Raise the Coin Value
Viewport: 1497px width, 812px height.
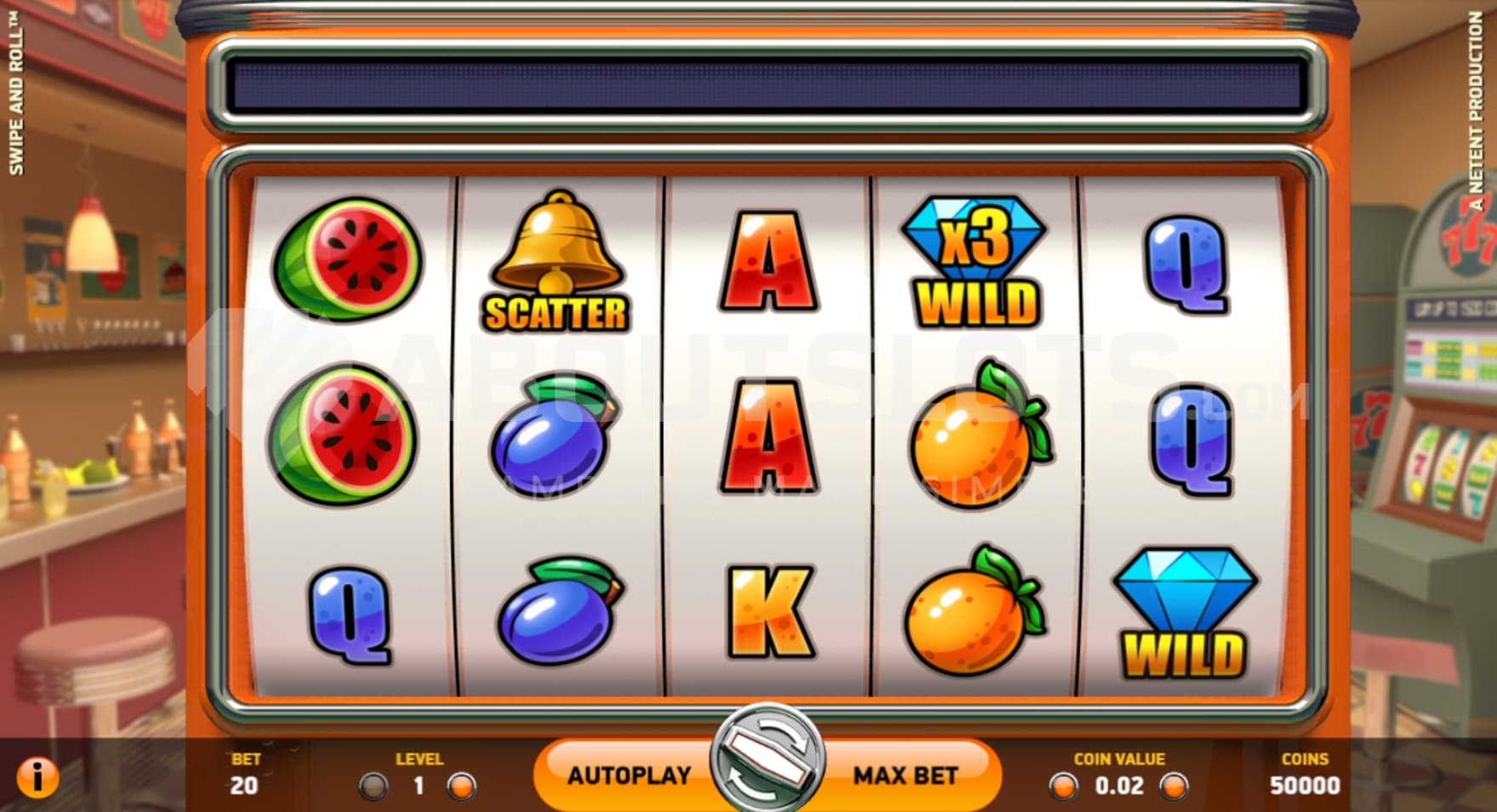[x=1175, y=786]
